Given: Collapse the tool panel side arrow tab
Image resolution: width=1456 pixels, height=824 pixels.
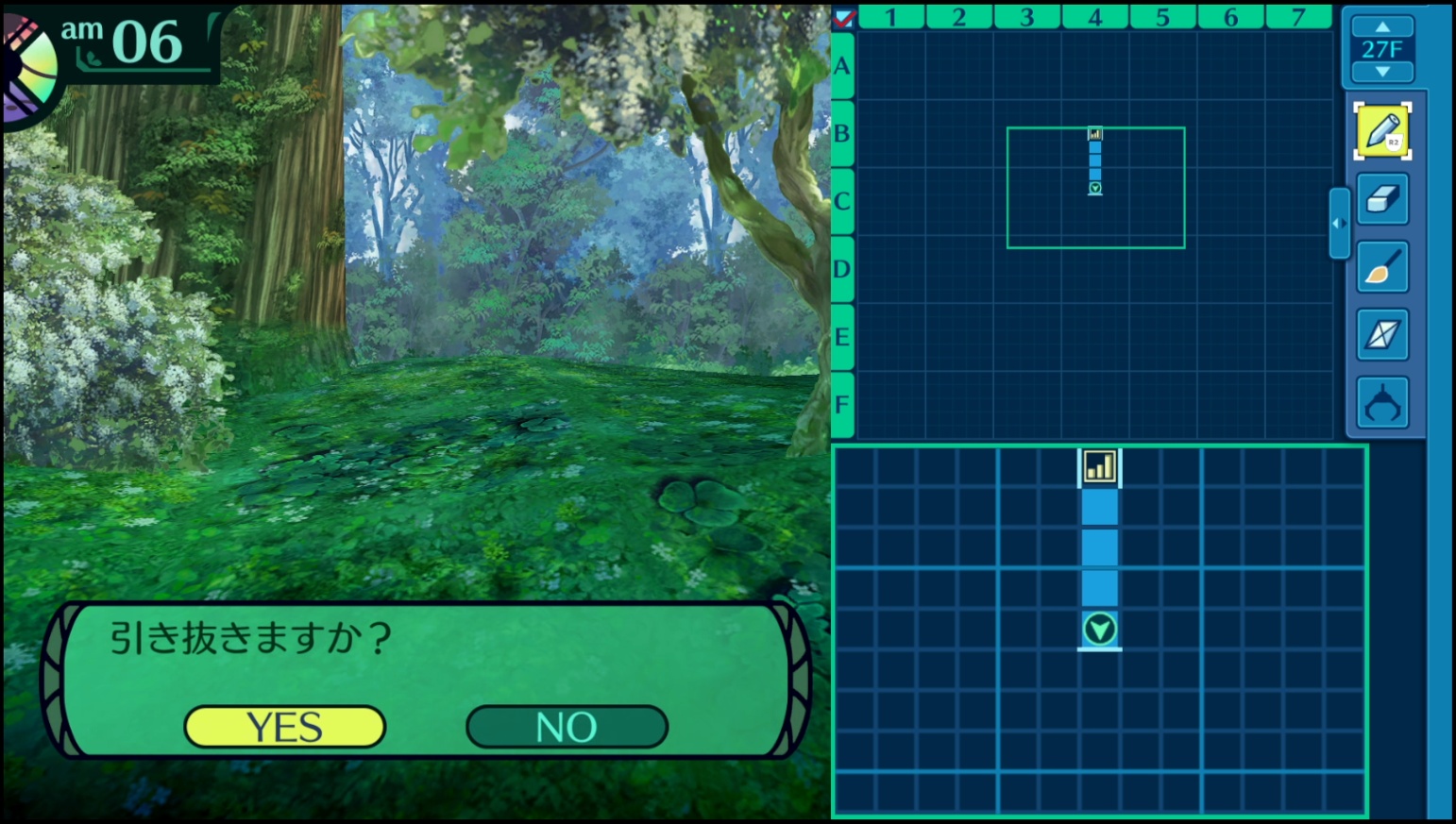Looking at the screenshot, I should (1339, 224).
